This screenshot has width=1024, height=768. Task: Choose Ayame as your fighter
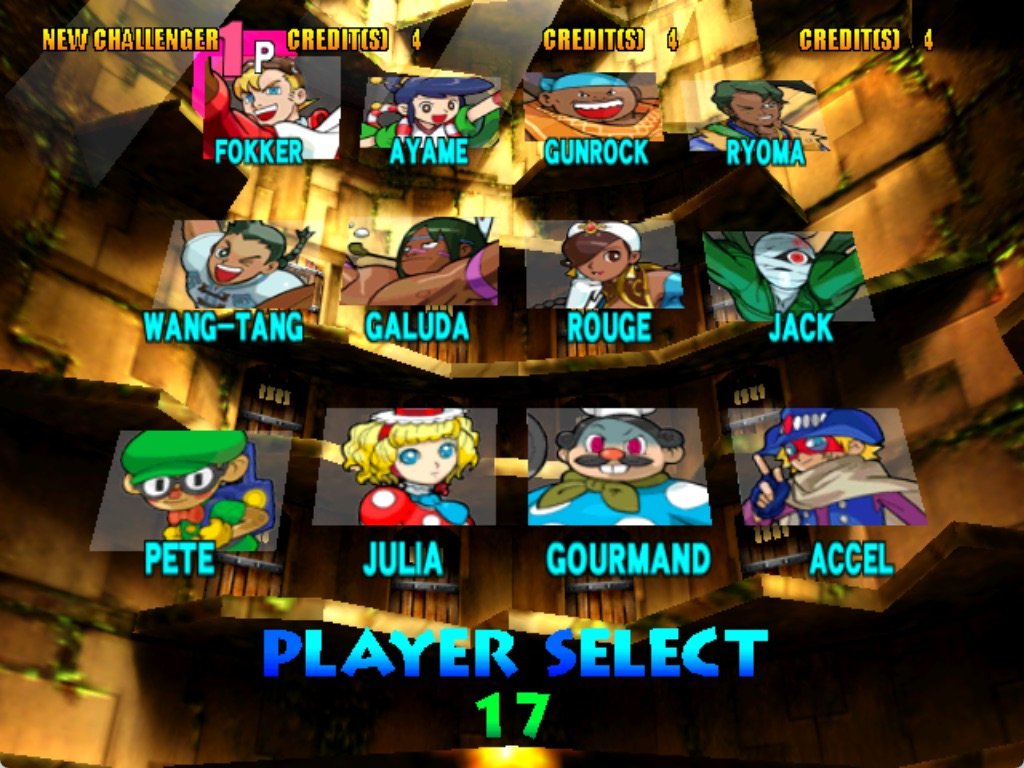pyautogui.click(x=430, y=110)
